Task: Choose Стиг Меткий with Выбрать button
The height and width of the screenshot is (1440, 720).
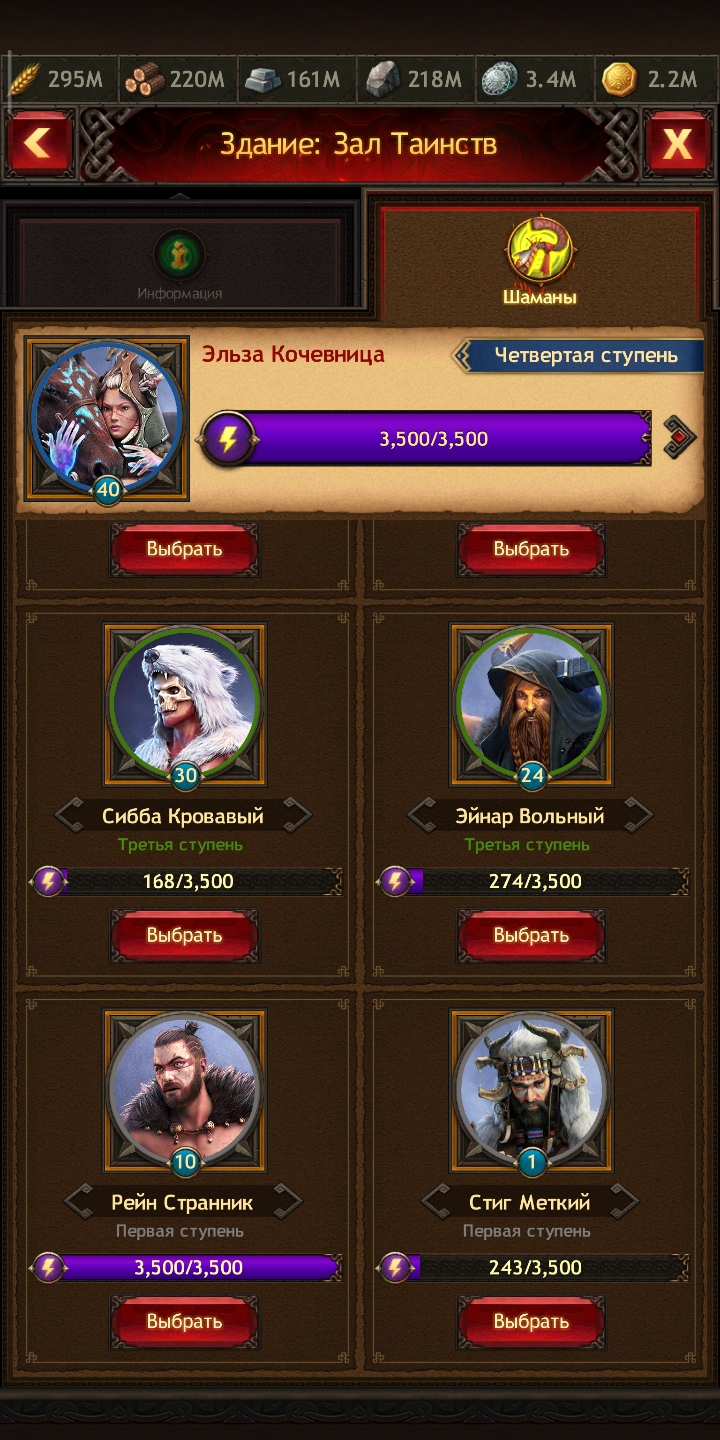Action: click(531, 1322)
